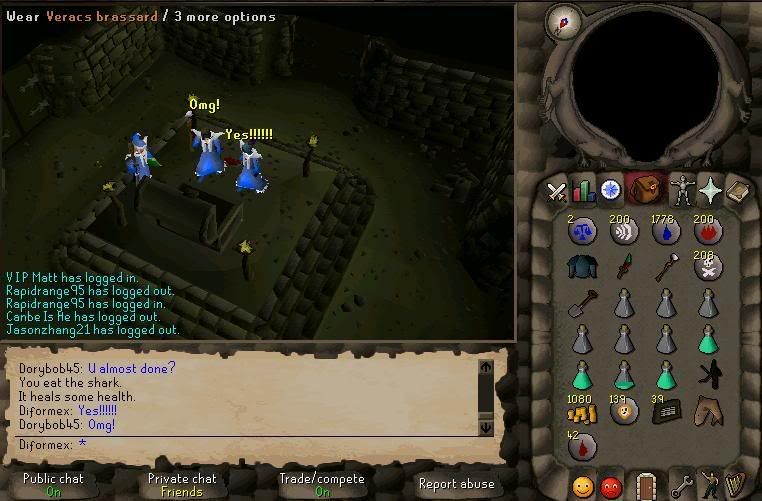
Task: Open the magic spellbook tab
Action: pyautogui.click(x=738, y=190)
